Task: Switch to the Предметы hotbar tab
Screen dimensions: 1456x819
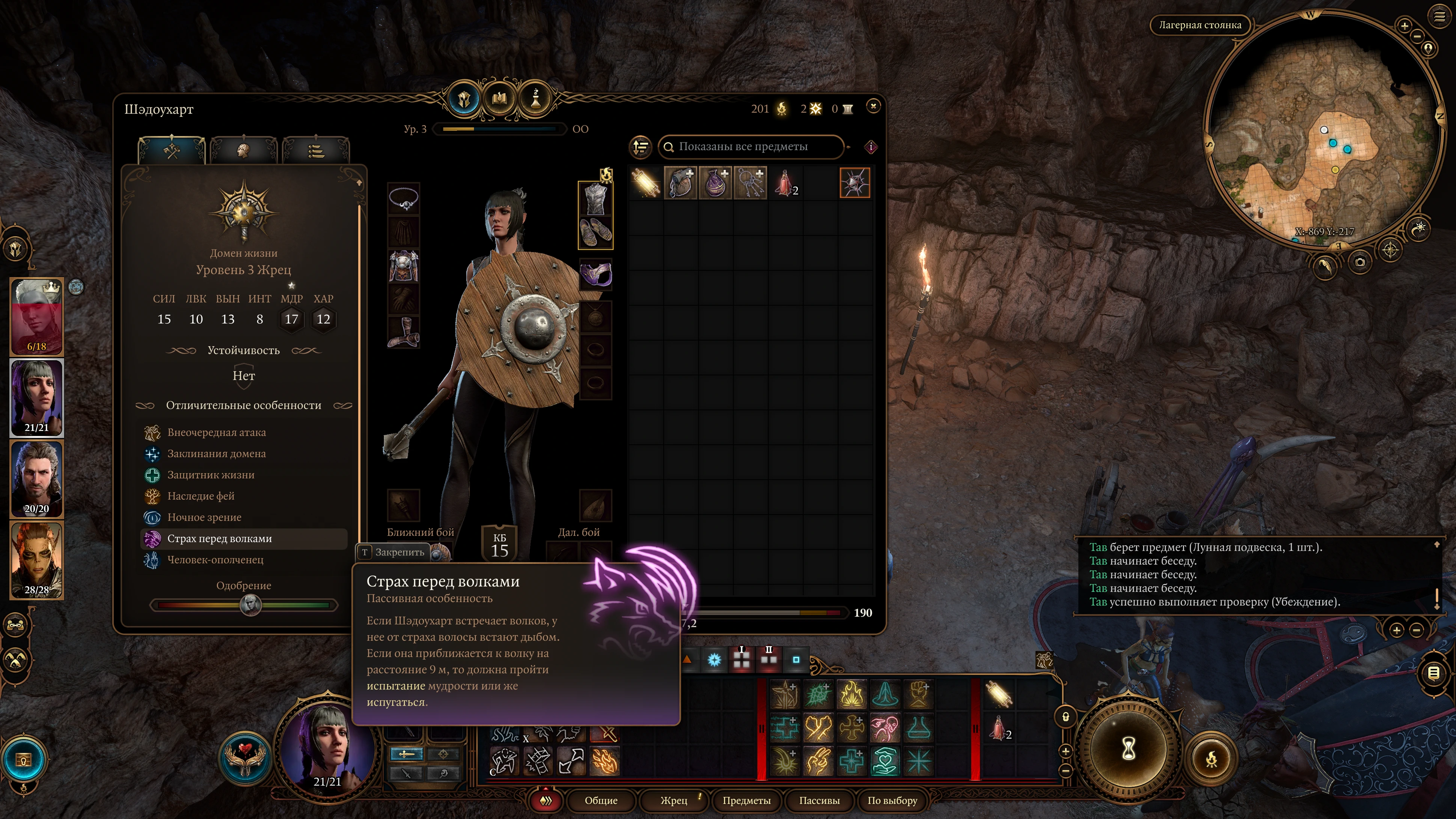Action: coord(746,800)
